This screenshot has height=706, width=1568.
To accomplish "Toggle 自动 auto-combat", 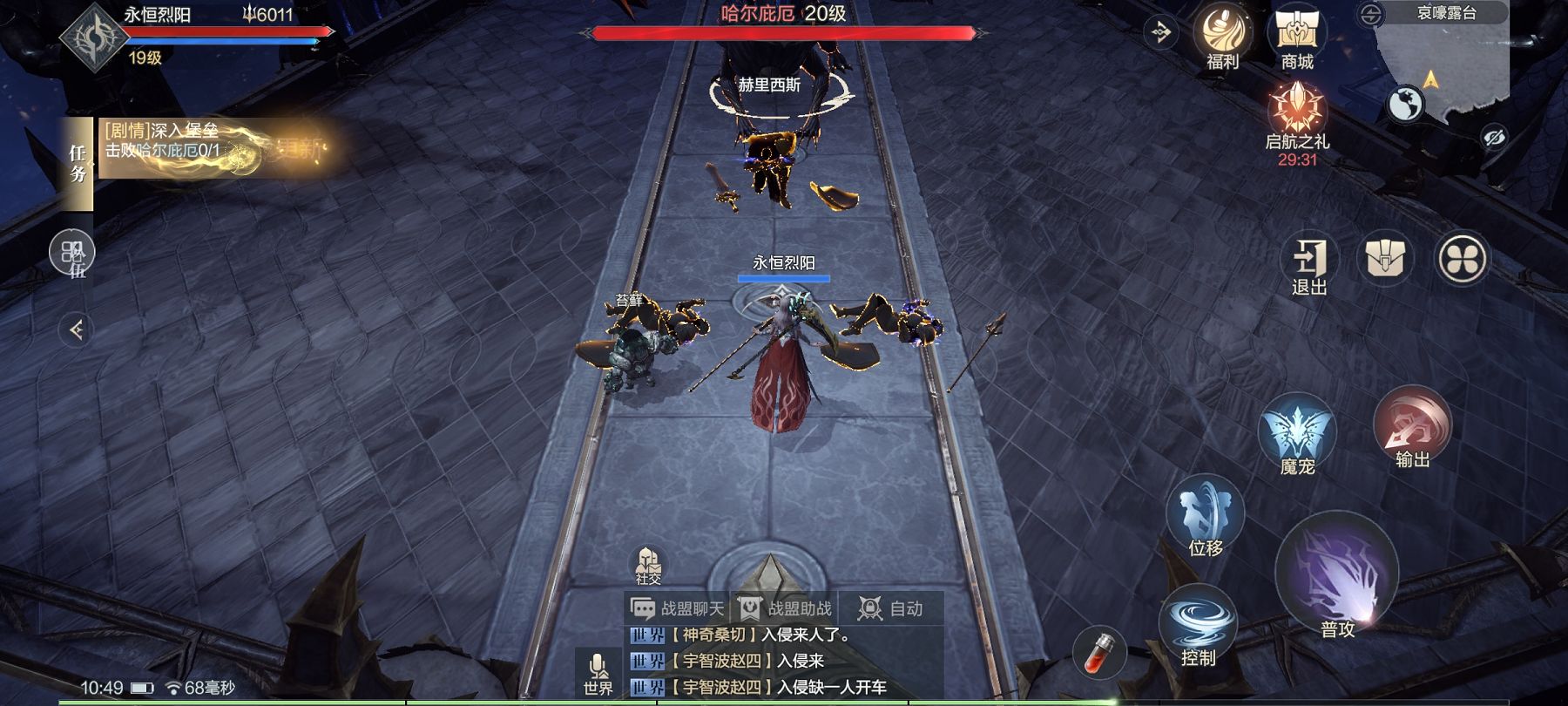I will click(x=891, y=608).
